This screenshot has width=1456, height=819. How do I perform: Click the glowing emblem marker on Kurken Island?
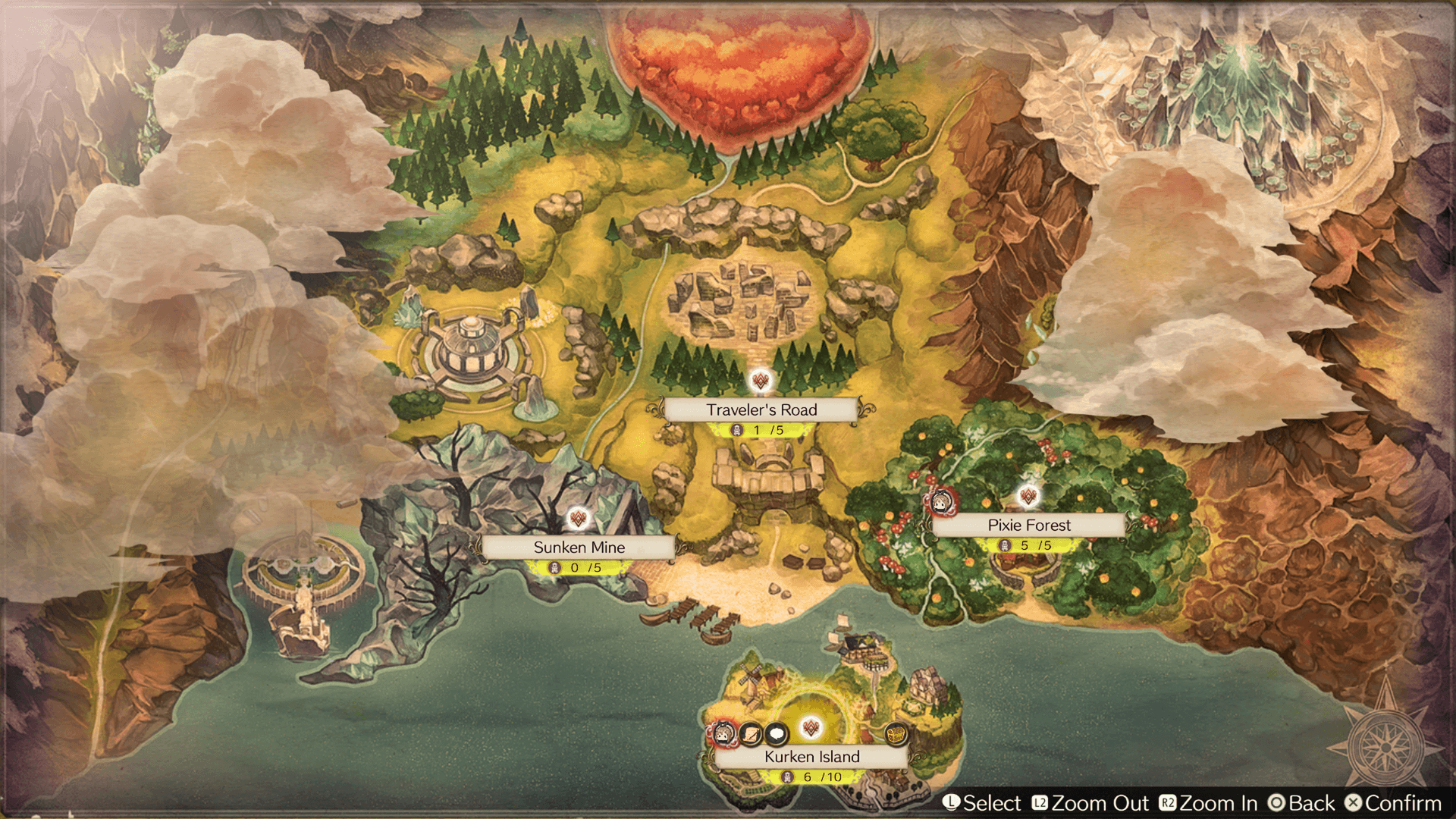[811, 729]
